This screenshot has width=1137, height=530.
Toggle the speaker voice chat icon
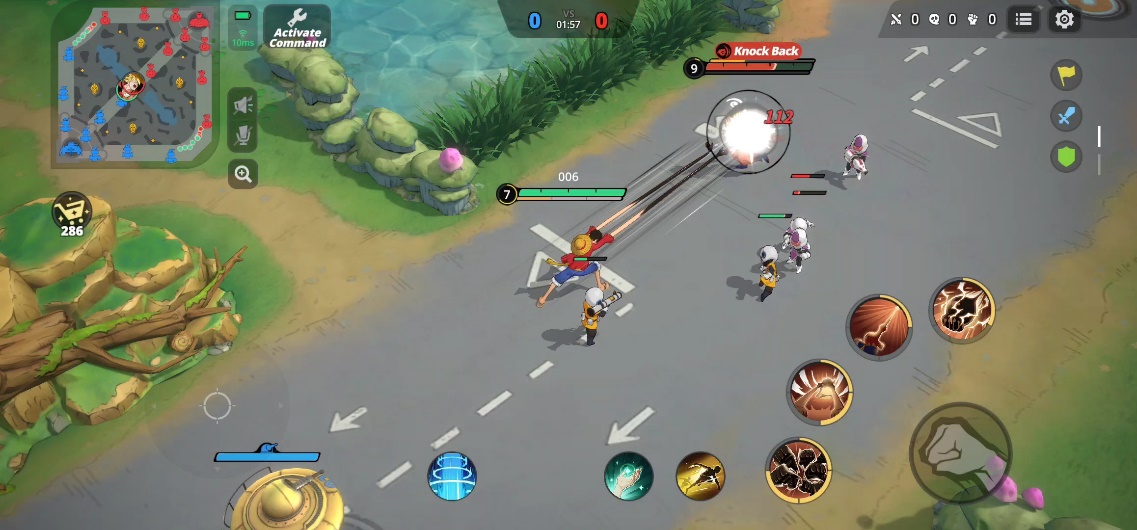tap(243, 103)
